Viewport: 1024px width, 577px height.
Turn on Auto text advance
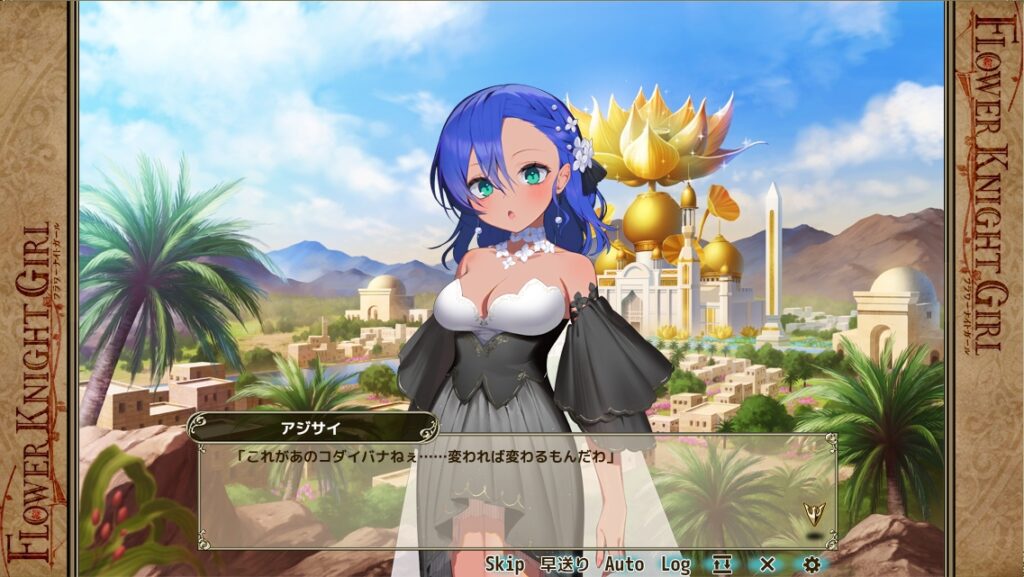[624, 565]
